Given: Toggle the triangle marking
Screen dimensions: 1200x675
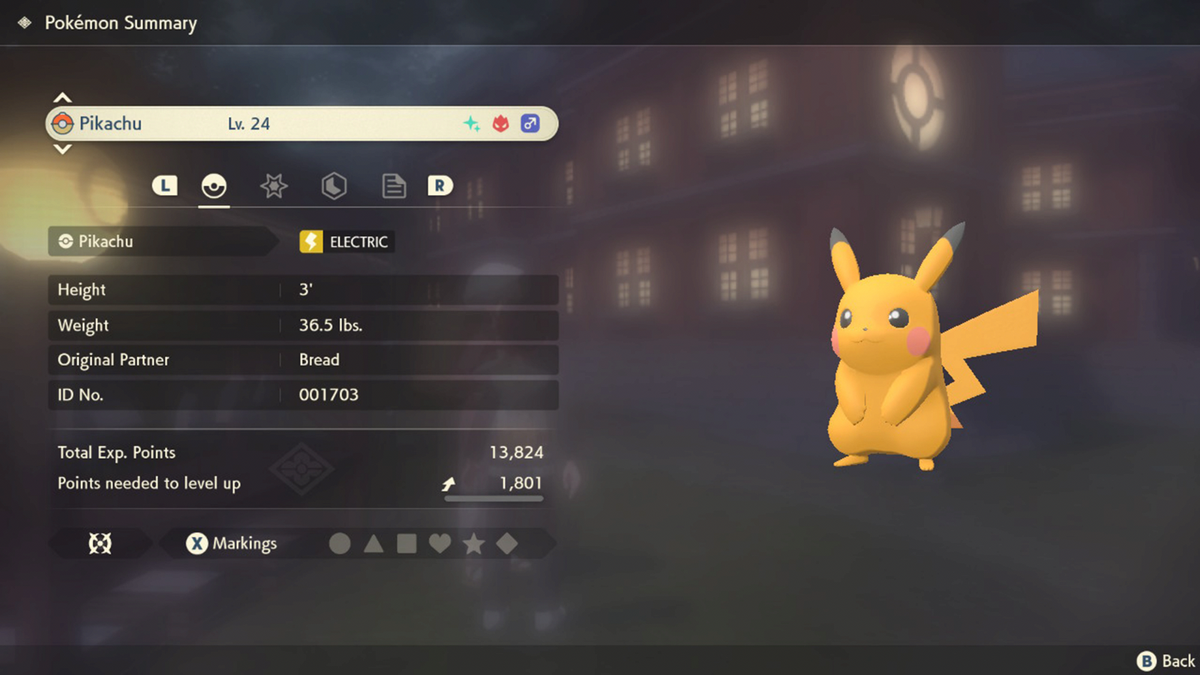Looking at the screenshot, I should pyautogui.click(x=373, y=544).
